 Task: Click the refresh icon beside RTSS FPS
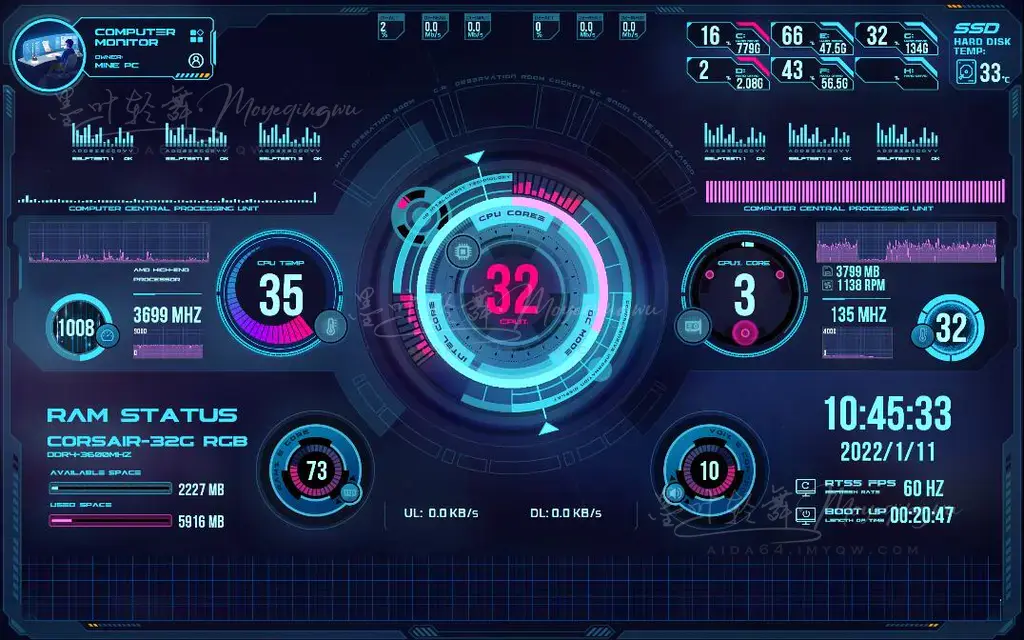click(806, 487)
